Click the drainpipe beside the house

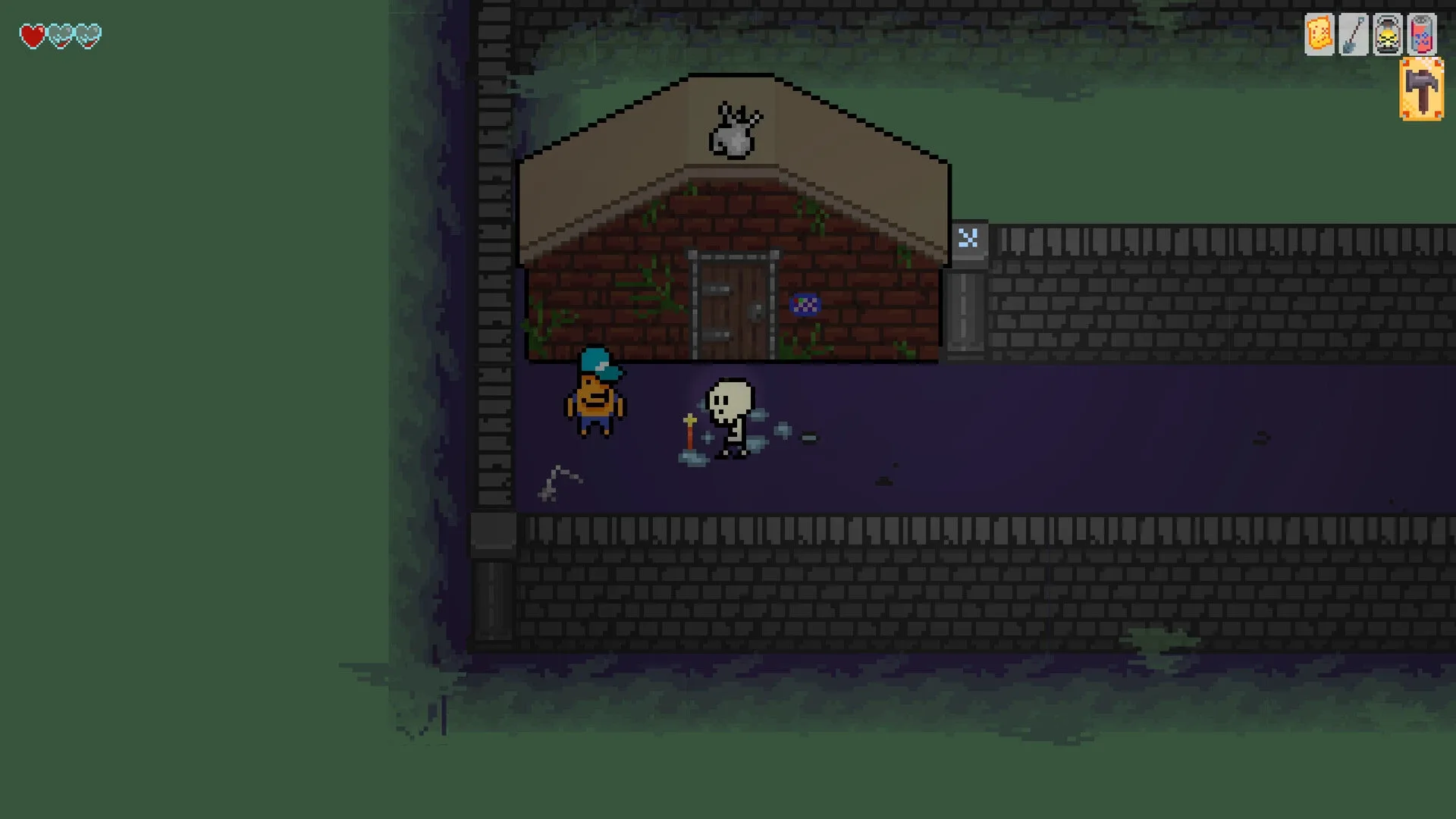965,311
